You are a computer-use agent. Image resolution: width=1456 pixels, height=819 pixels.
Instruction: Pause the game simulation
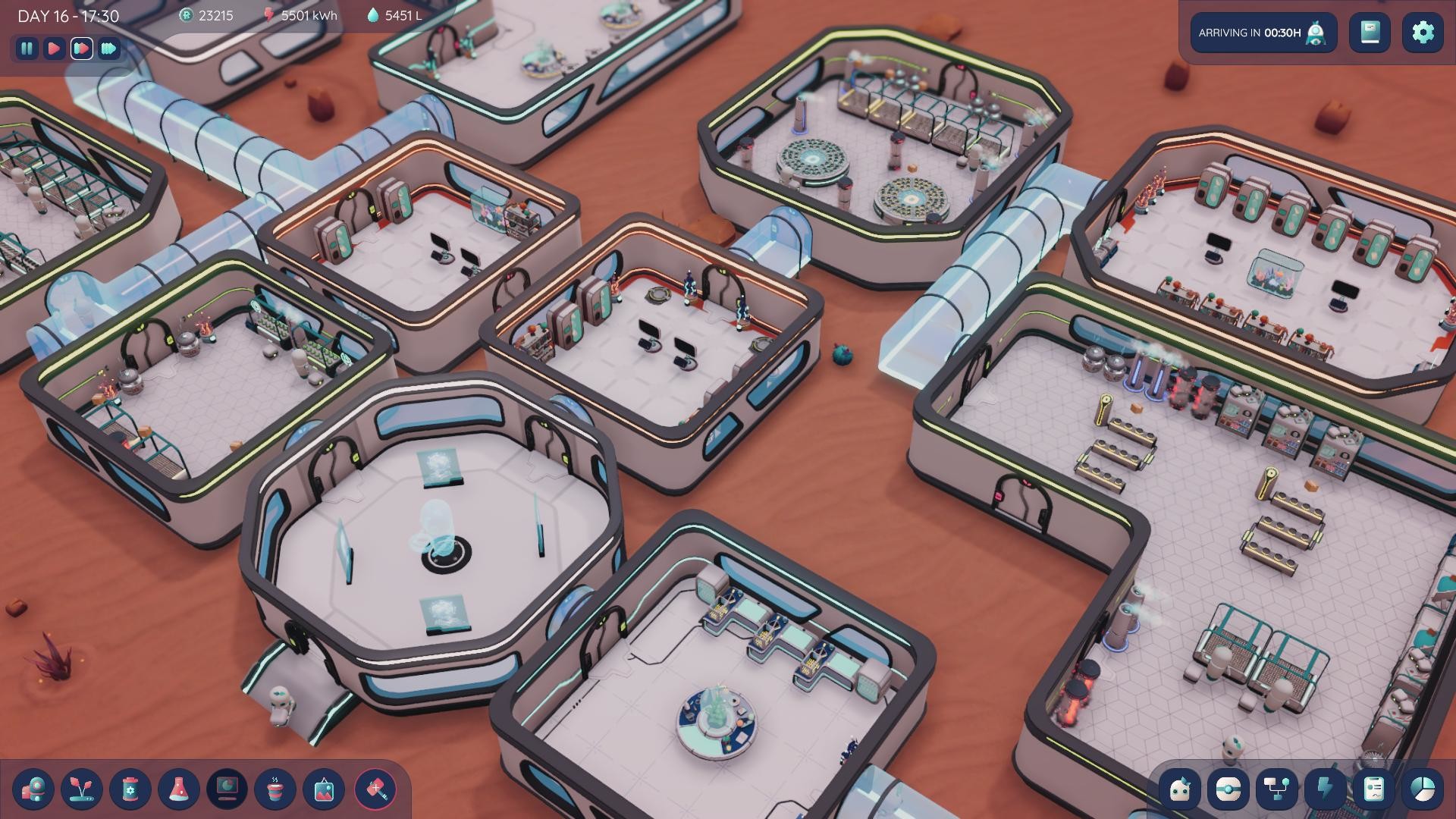(27, 50)
